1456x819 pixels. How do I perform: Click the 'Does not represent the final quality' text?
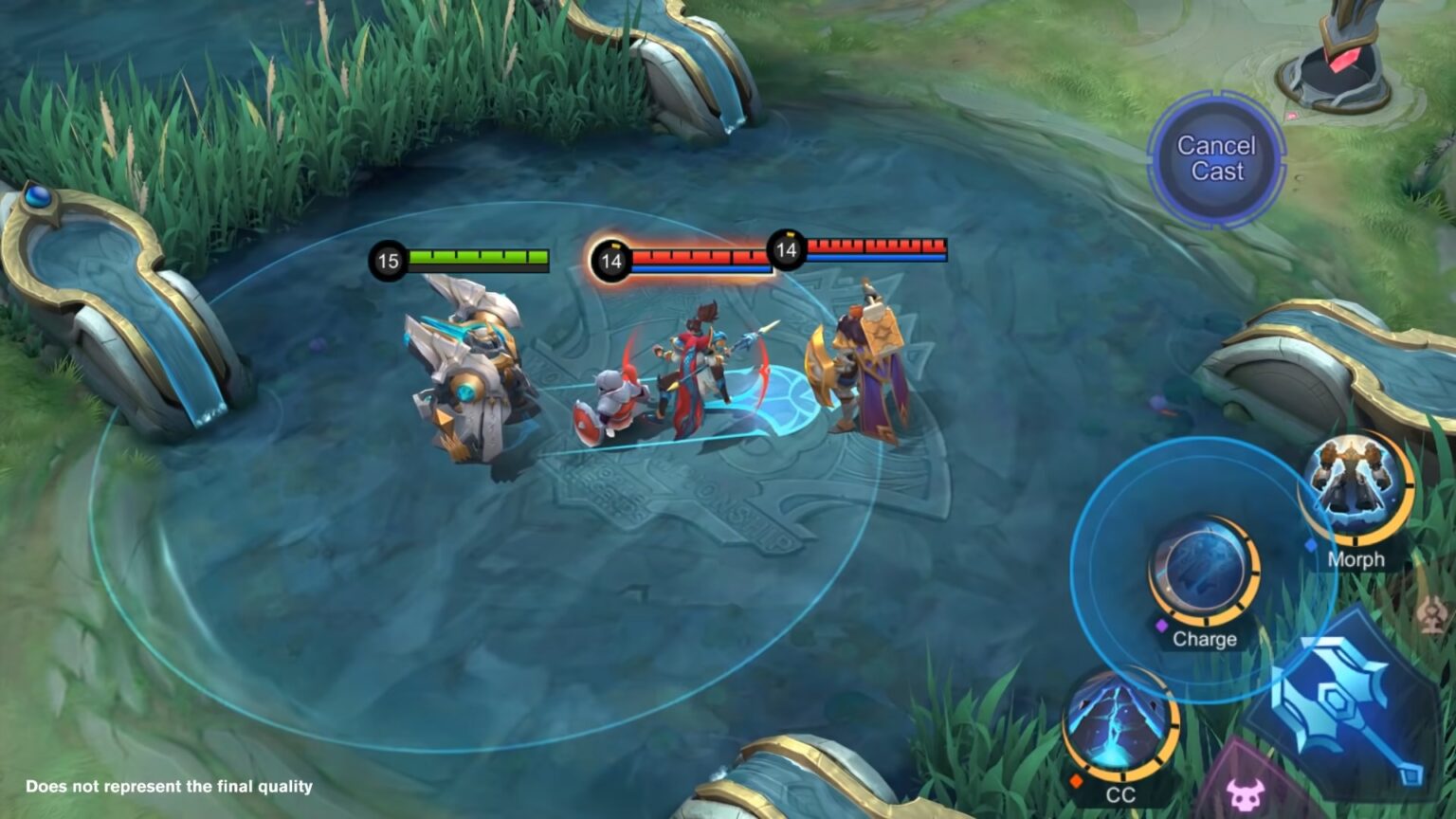click(x=169, y=786)
